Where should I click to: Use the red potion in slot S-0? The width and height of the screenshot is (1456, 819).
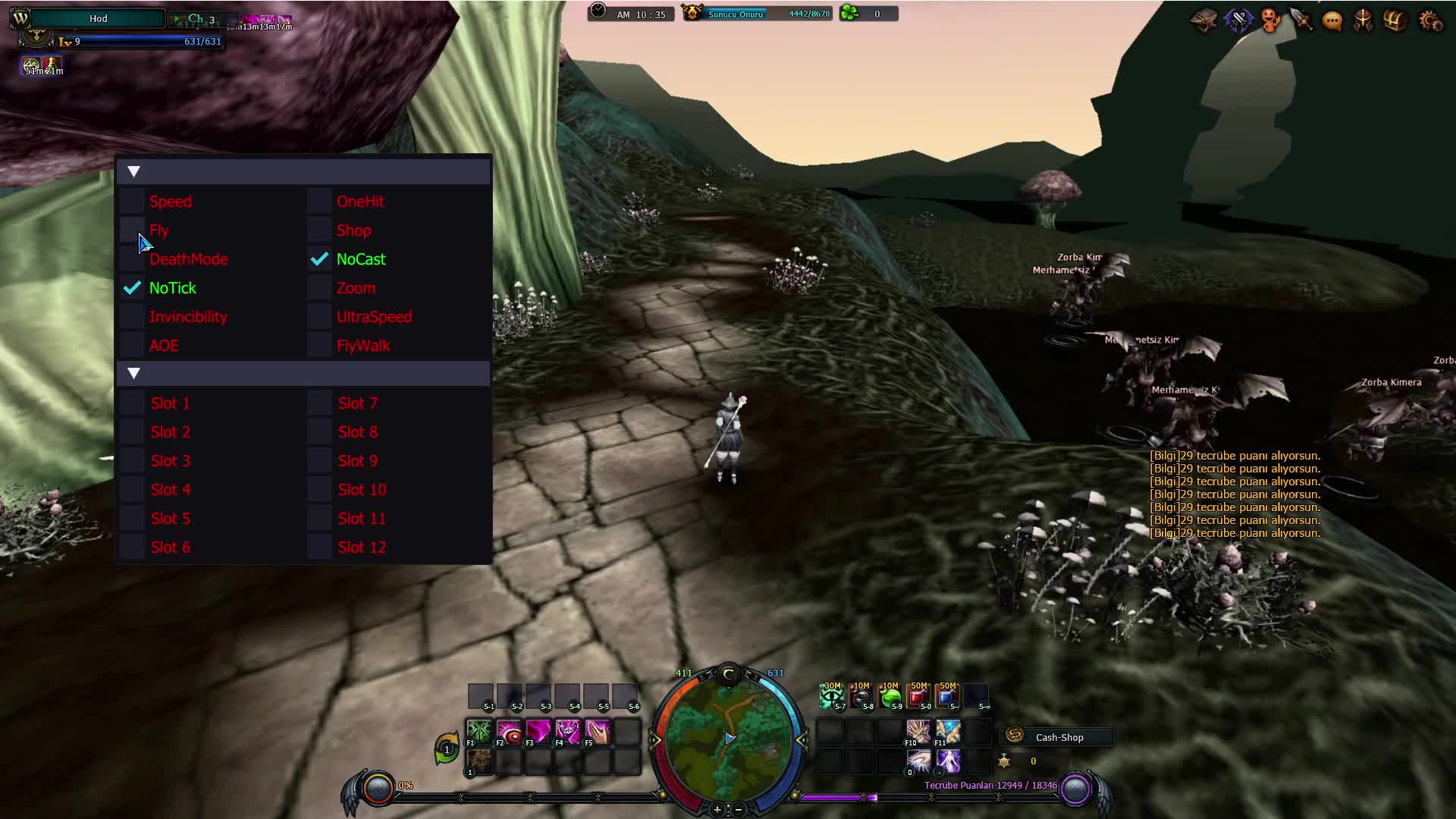[x=918, y=696]
